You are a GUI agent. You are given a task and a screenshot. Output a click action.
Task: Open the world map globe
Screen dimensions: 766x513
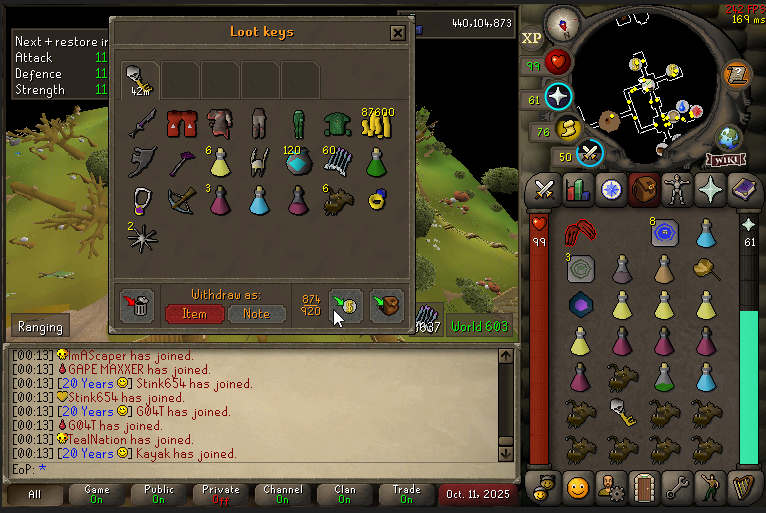(x=730, y=137)
